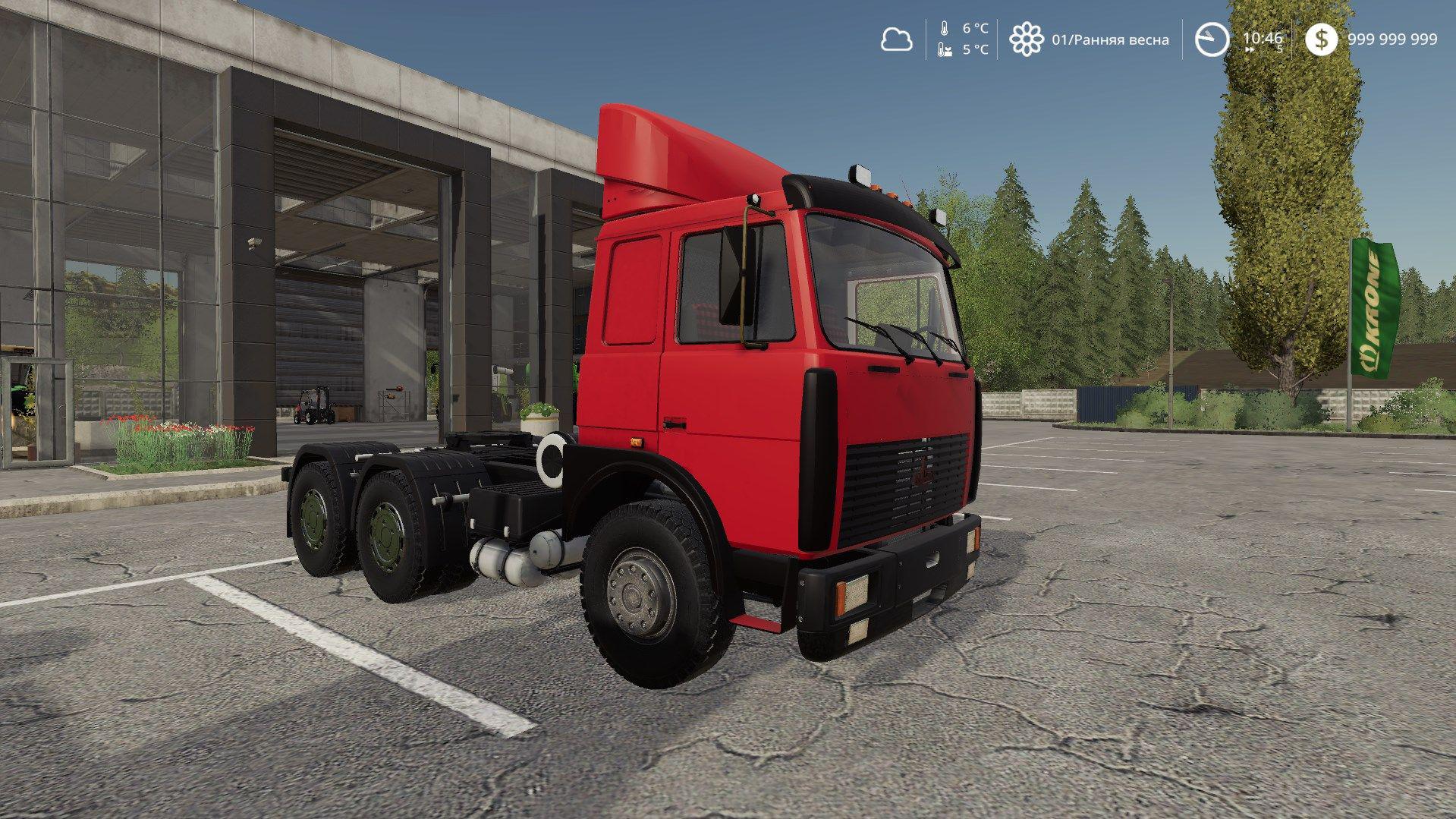Image resolution: width=1456 pixels, height=819 pixels.
Task: Open the dollar money icon
Action: (1321, 39)
